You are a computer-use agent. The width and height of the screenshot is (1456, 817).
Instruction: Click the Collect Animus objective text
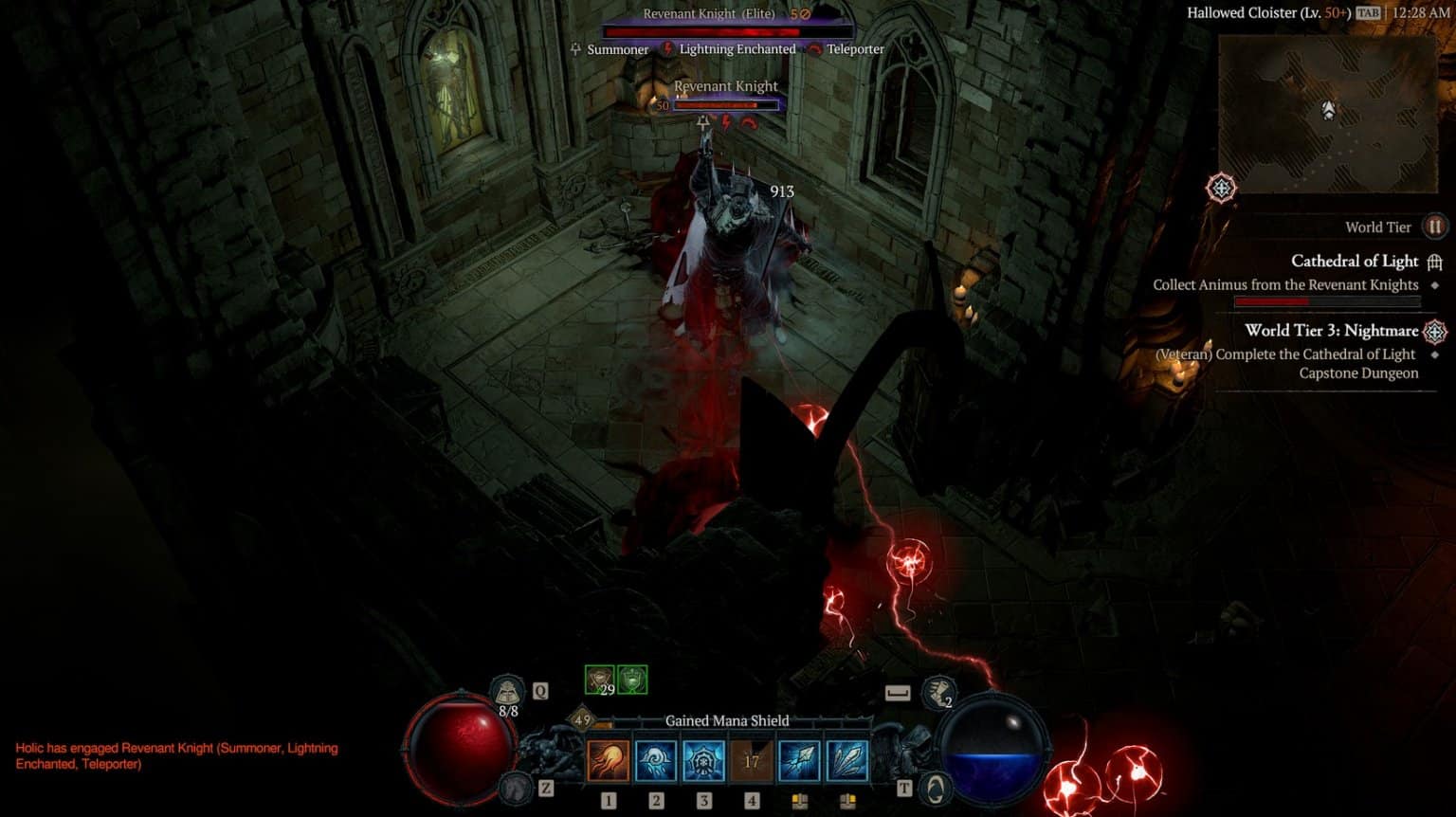point(1284,284)
